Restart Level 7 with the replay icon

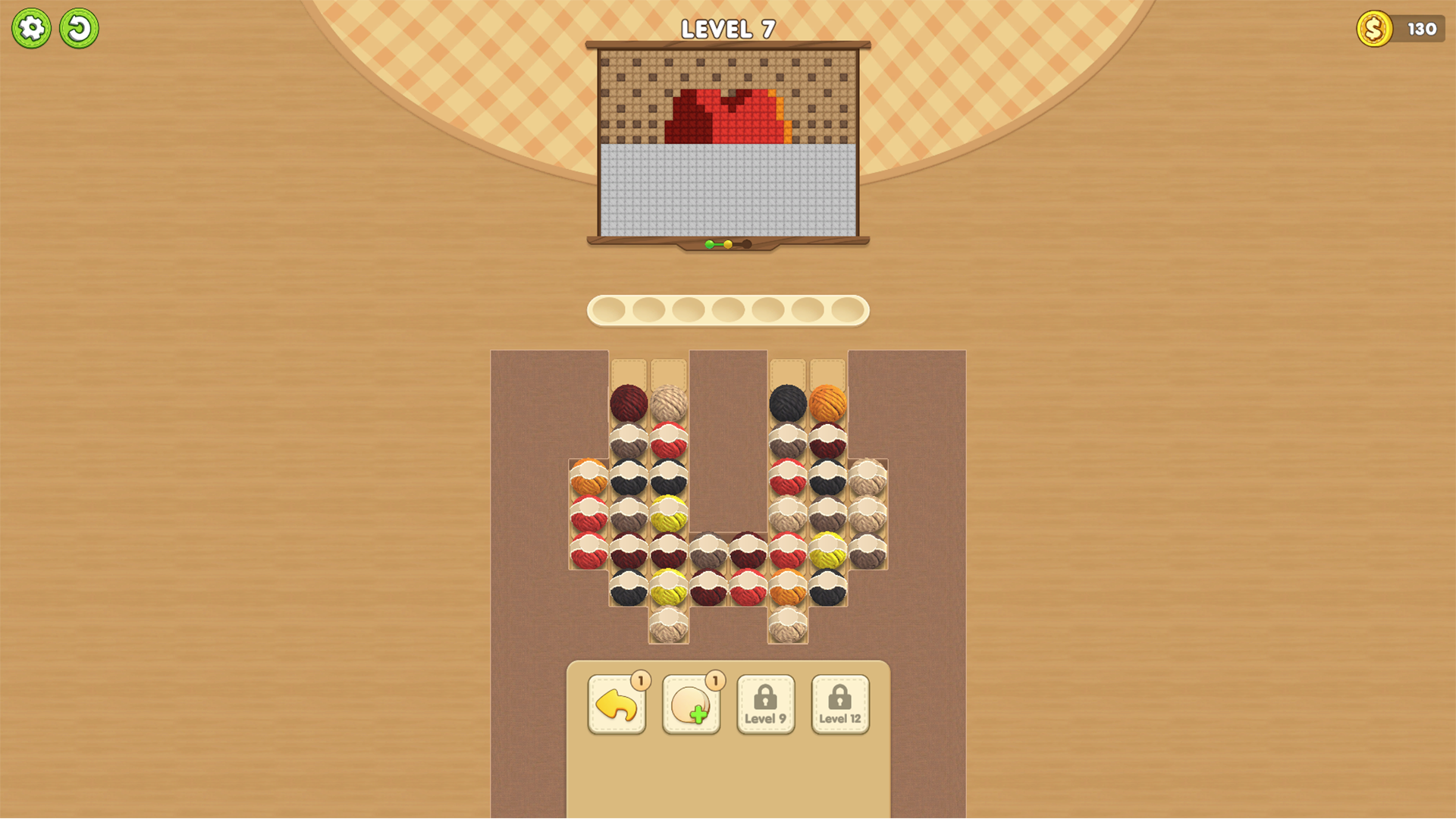click(79, 27)
